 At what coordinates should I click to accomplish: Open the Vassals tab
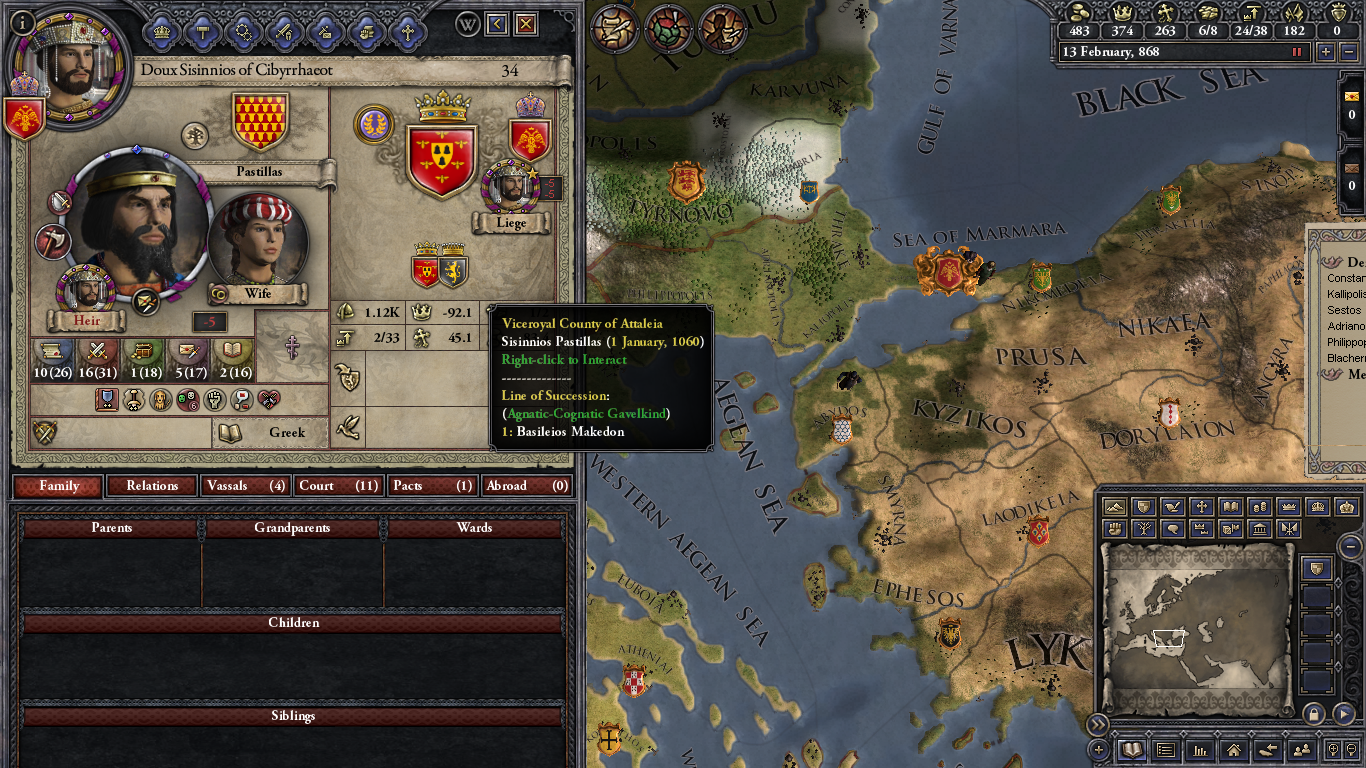click(244, 485)
